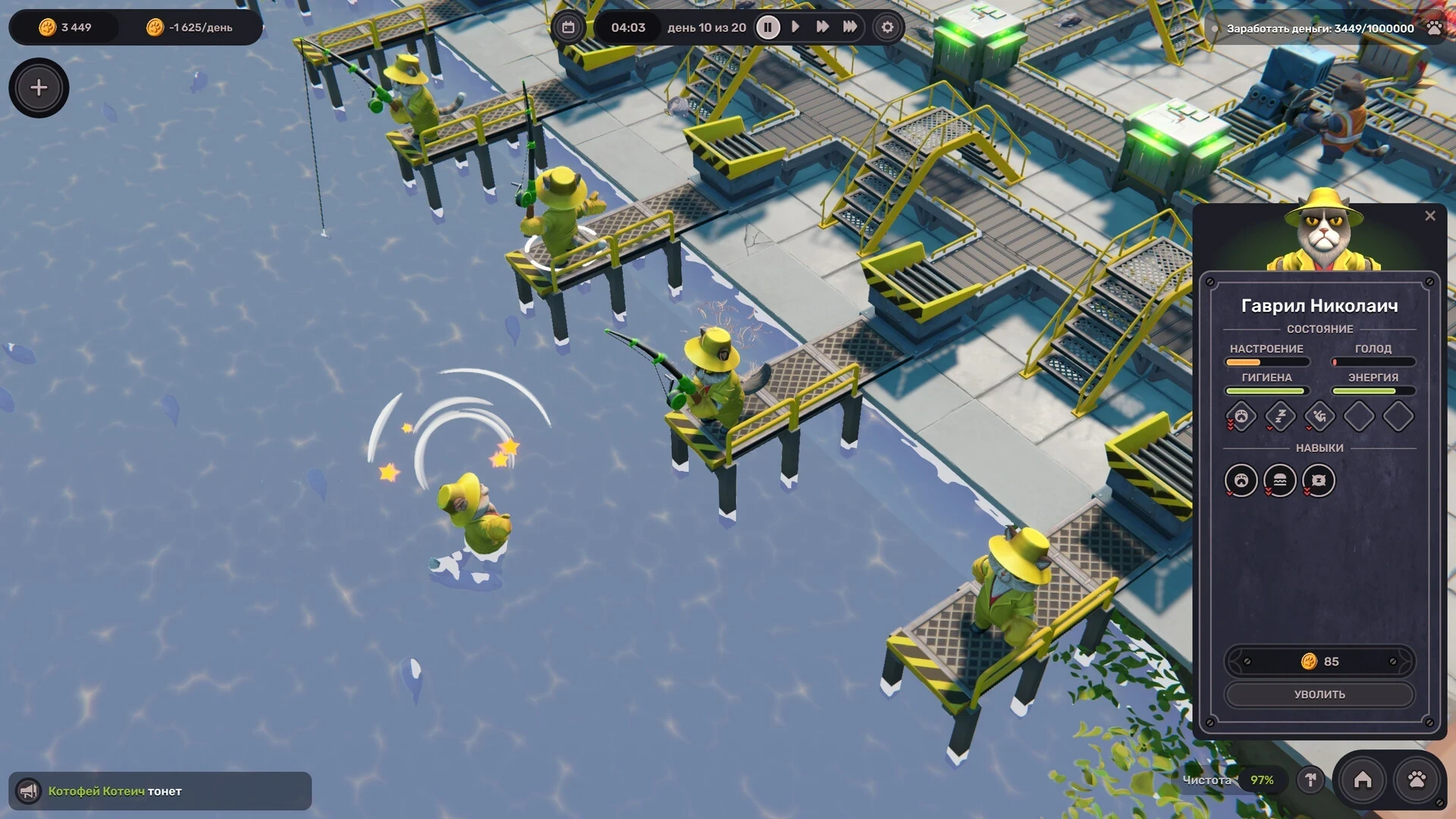Click the paw icon beside the money goal
Viewport: 1456px width, 819px height.
(x=1434, y=28)
